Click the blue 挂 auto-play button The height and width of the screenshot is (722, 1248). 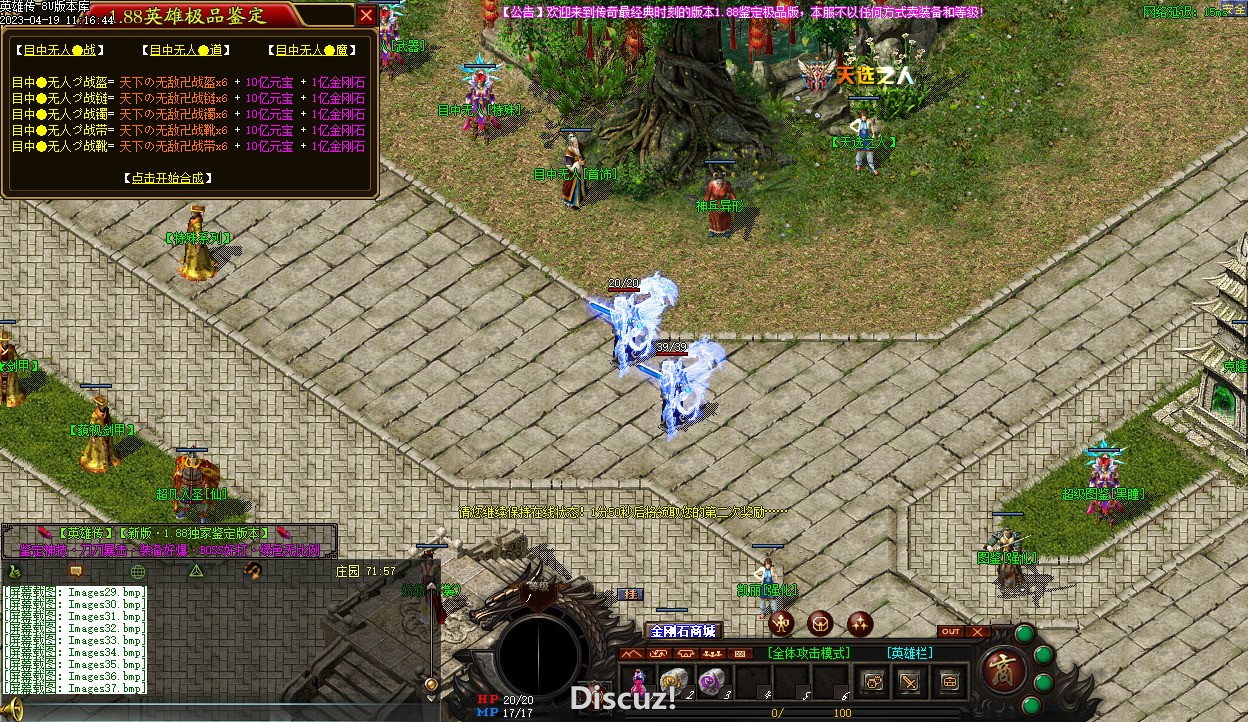628,594
